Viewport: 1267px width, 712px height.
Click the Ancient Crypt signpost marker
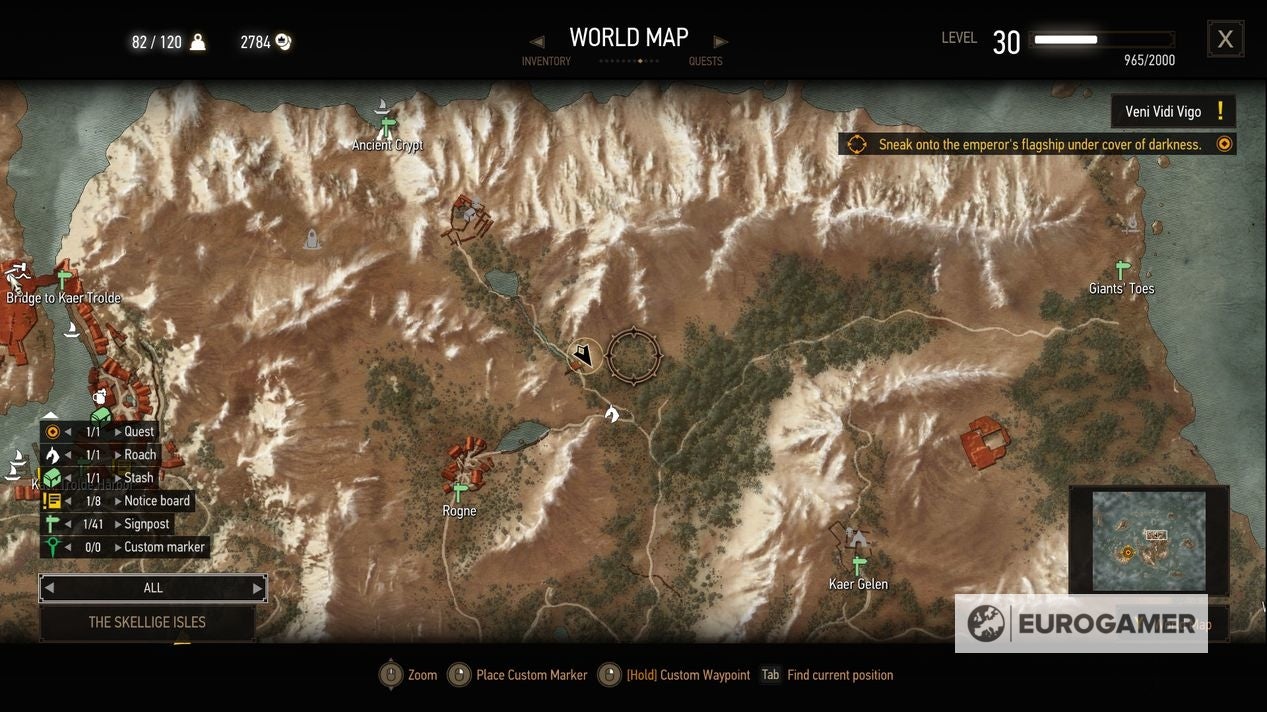(387, 127)
